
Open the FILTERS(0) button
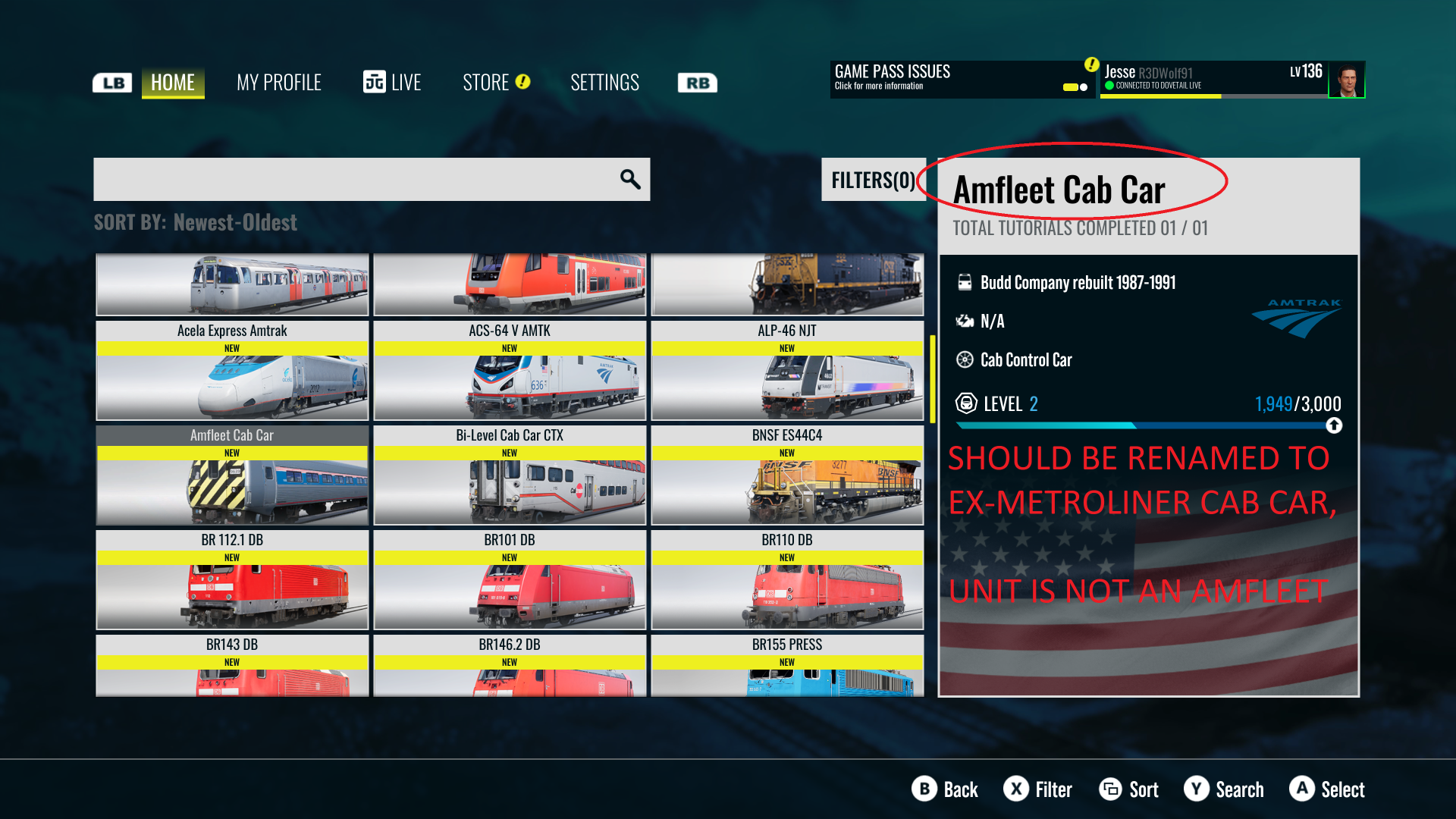coord(873,180)
